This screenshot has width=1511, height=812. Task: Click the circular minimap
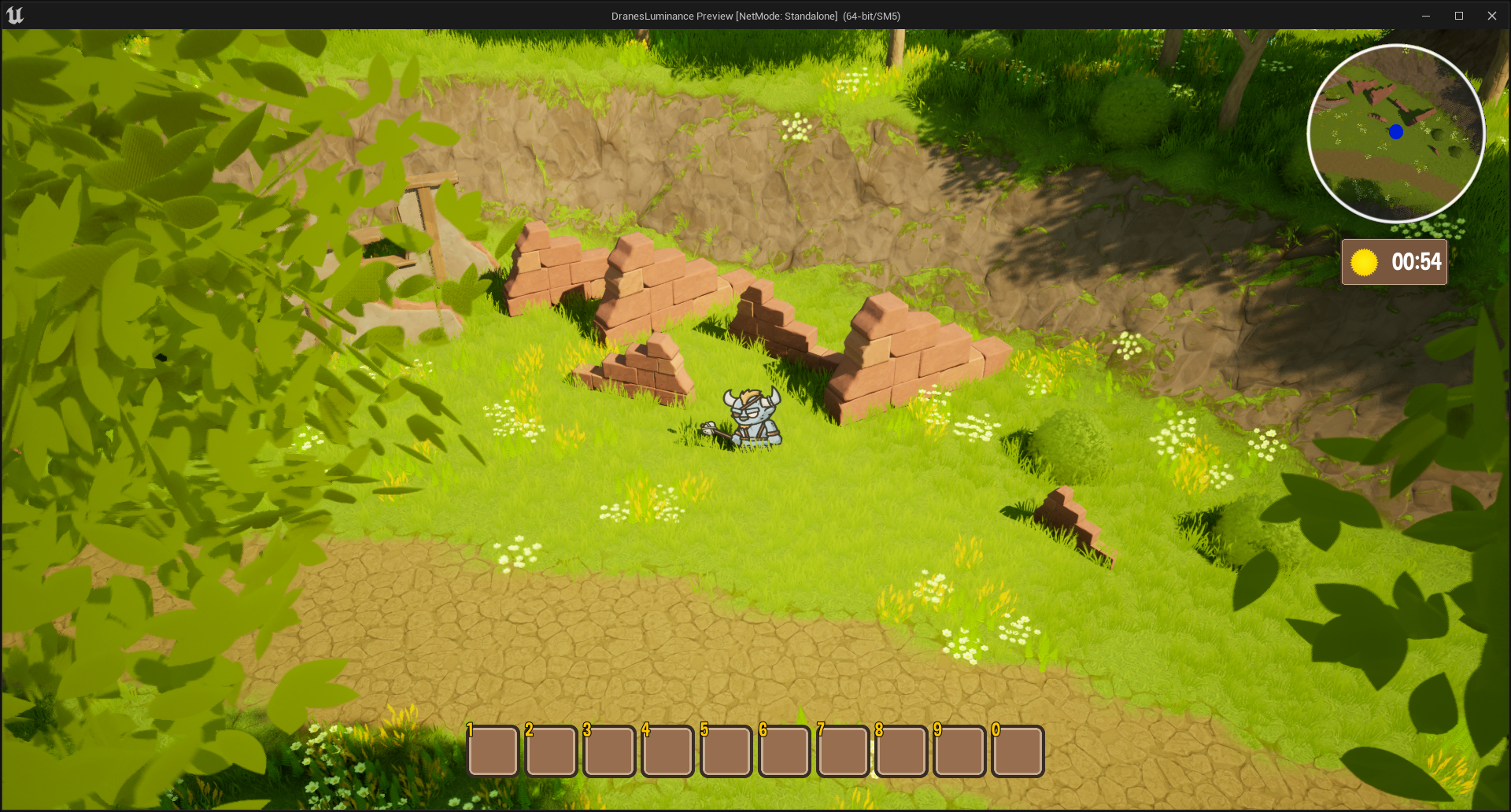pyautogui.click(x=1395, y=134)
